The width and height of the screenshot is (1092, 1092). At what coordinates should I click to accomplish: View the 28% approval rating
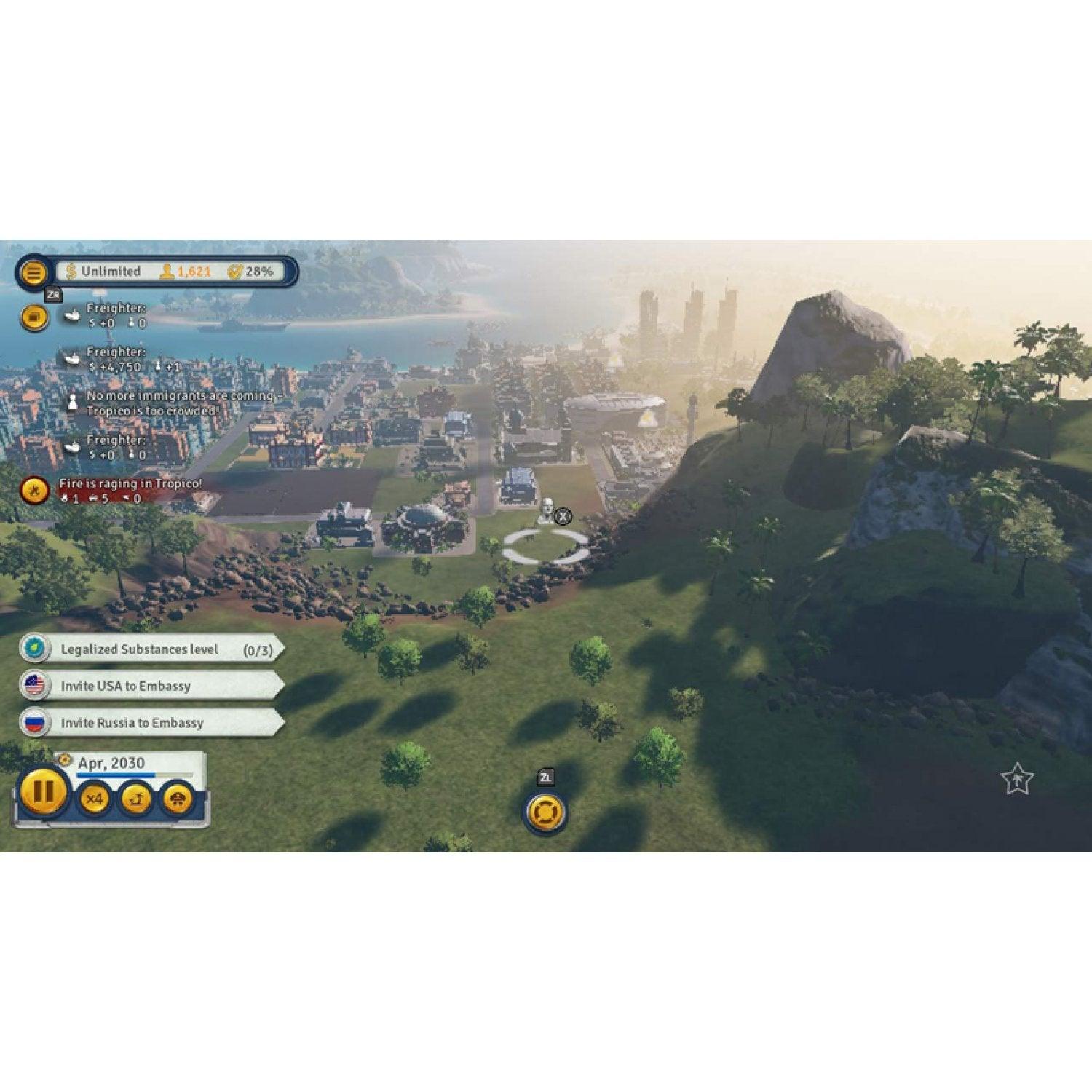point(251,272)
